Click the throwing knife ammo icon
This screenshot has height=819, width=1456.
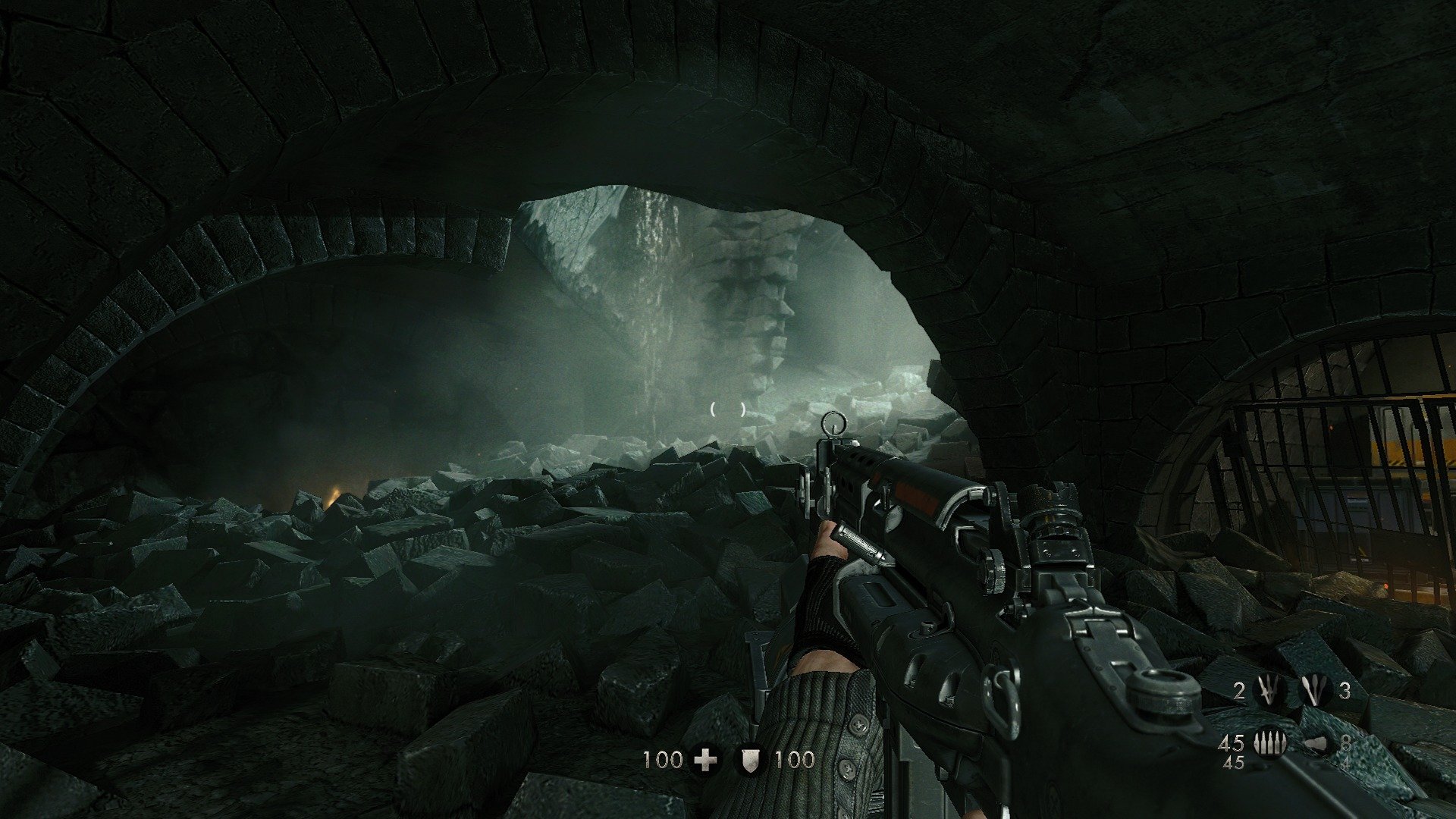click(1269, 689)
